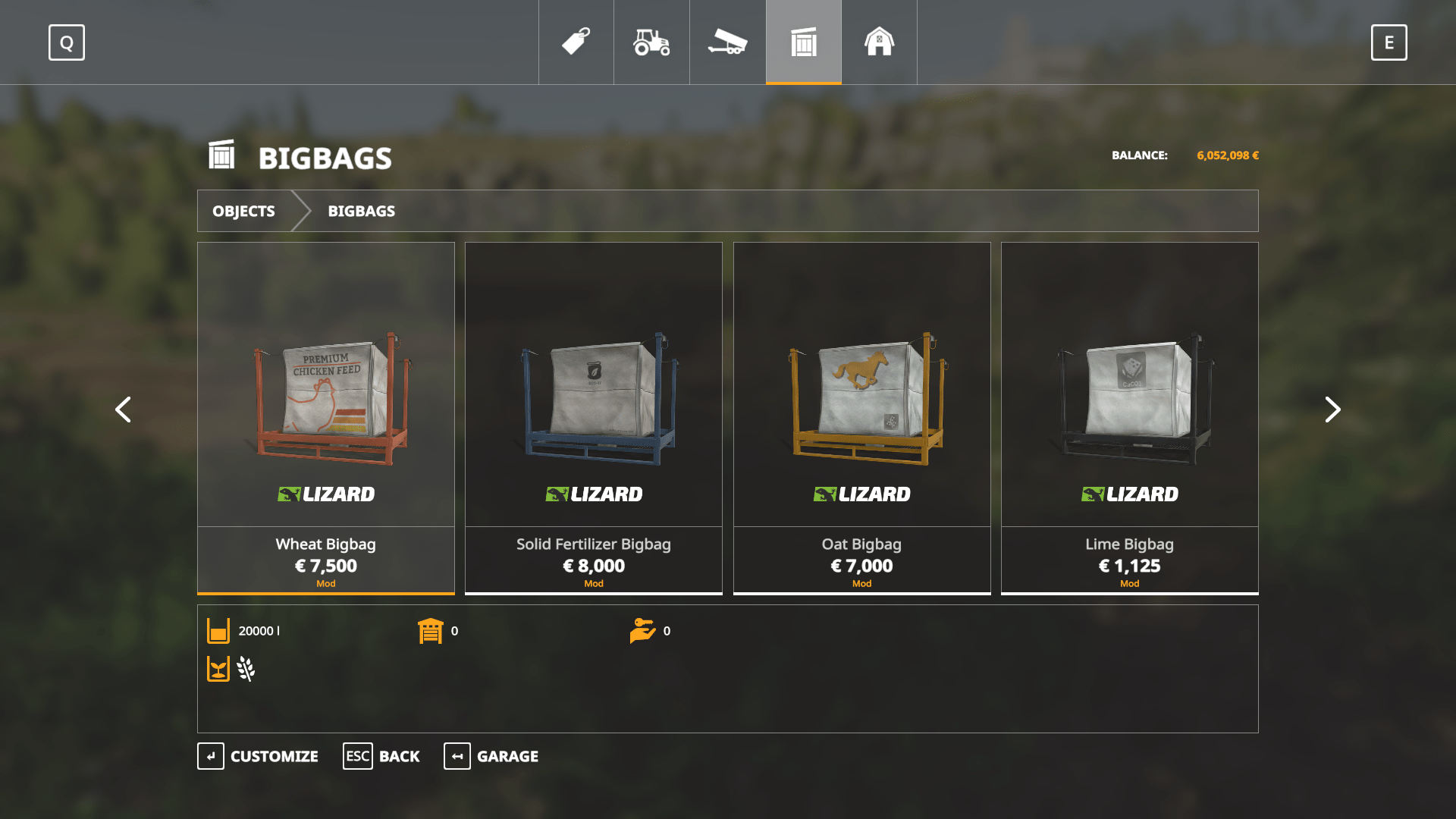1456x819 pixels.
Task: Open the Garage
Action: [x=491, y=756]
